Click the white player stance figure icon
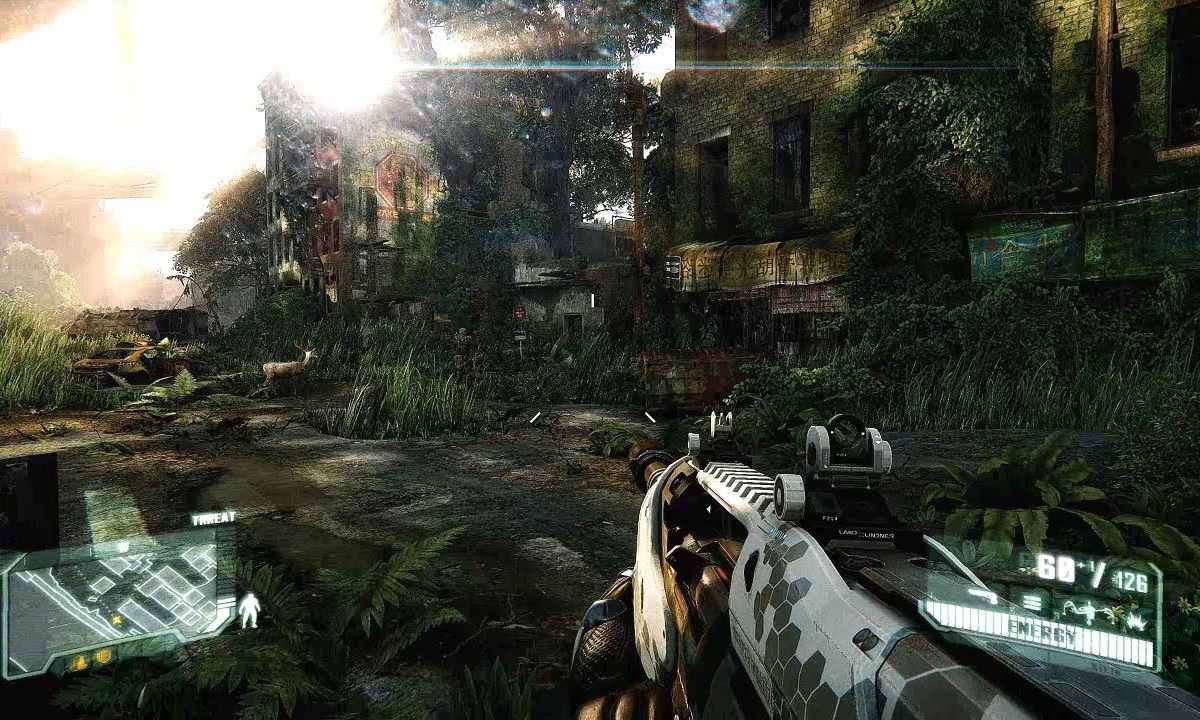The image size is (1200, 720). (249, 610)
